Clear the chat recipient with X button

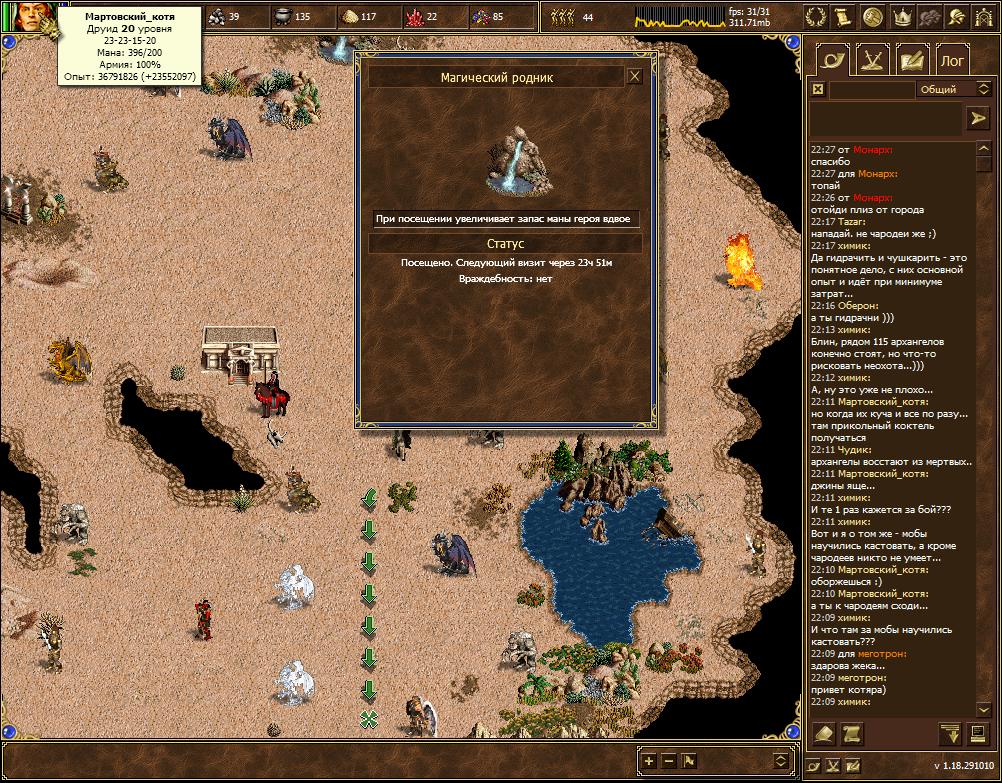tap(817, 89)
